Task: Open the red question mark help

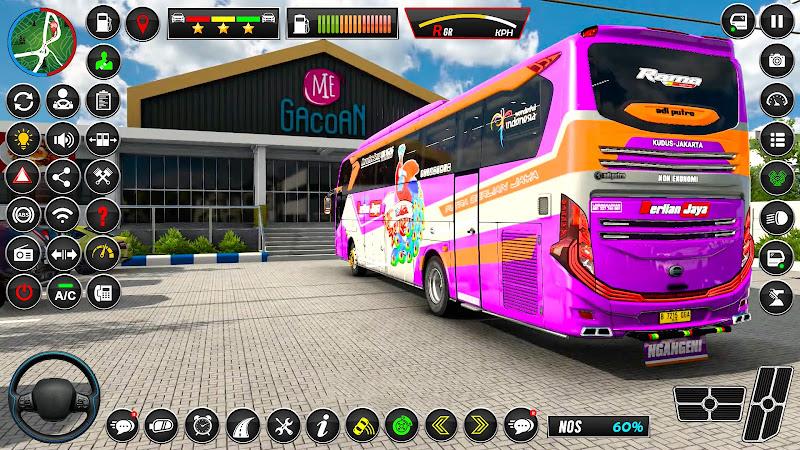Action: tap(102, 213)
